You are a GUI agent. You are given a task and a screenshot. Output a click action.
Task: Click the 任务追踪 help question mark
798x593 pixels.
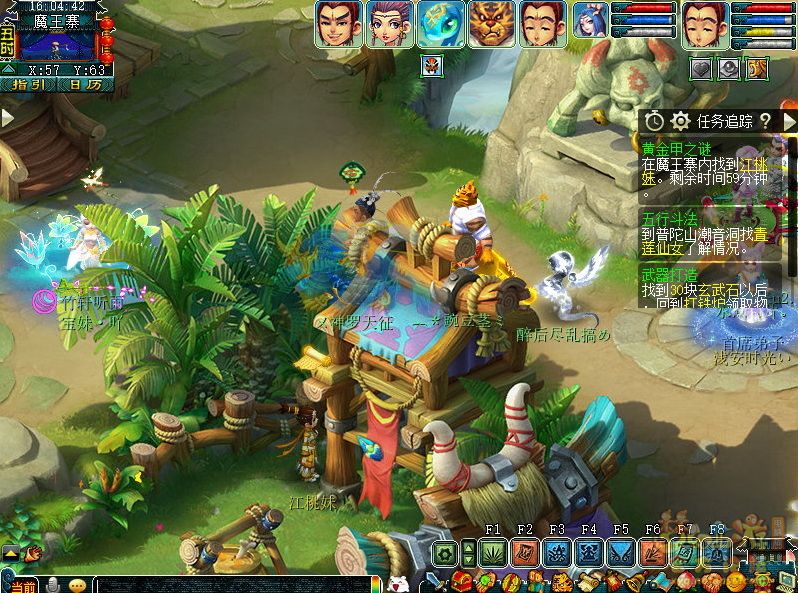pyautogui.click(x=765, y=121)
